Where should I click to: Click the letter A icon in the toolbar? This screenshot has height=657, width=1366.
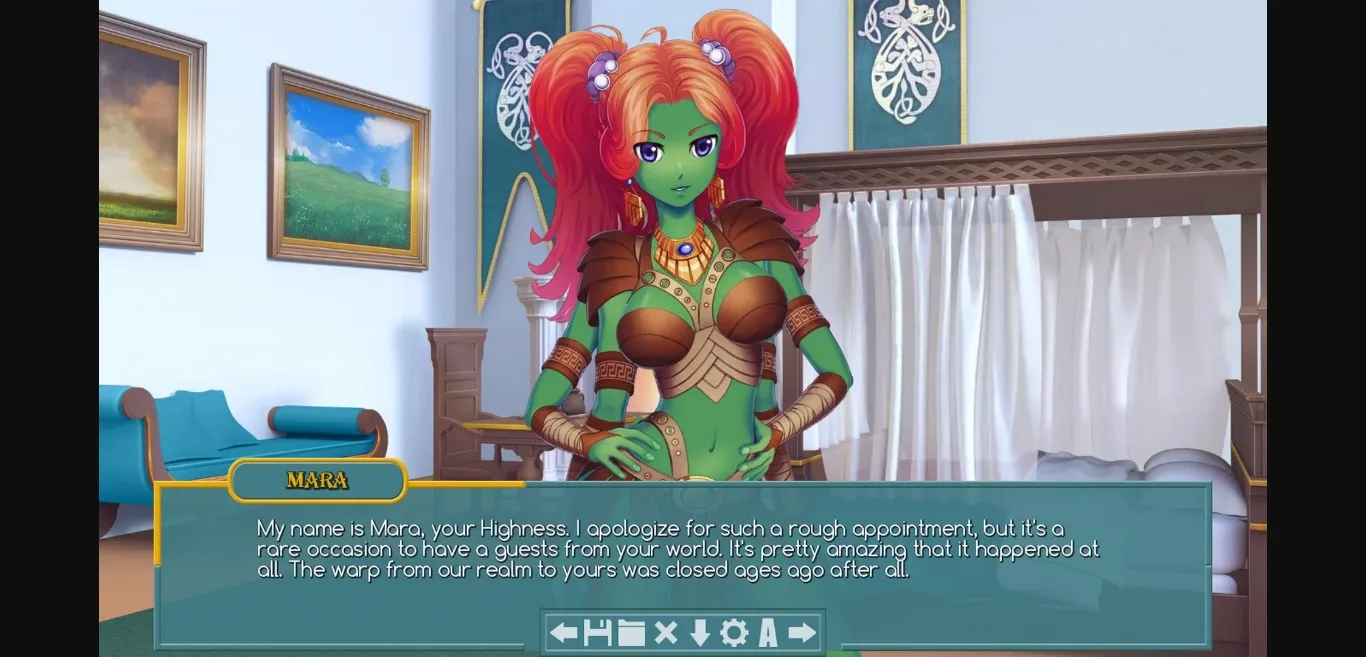[768, 632]
